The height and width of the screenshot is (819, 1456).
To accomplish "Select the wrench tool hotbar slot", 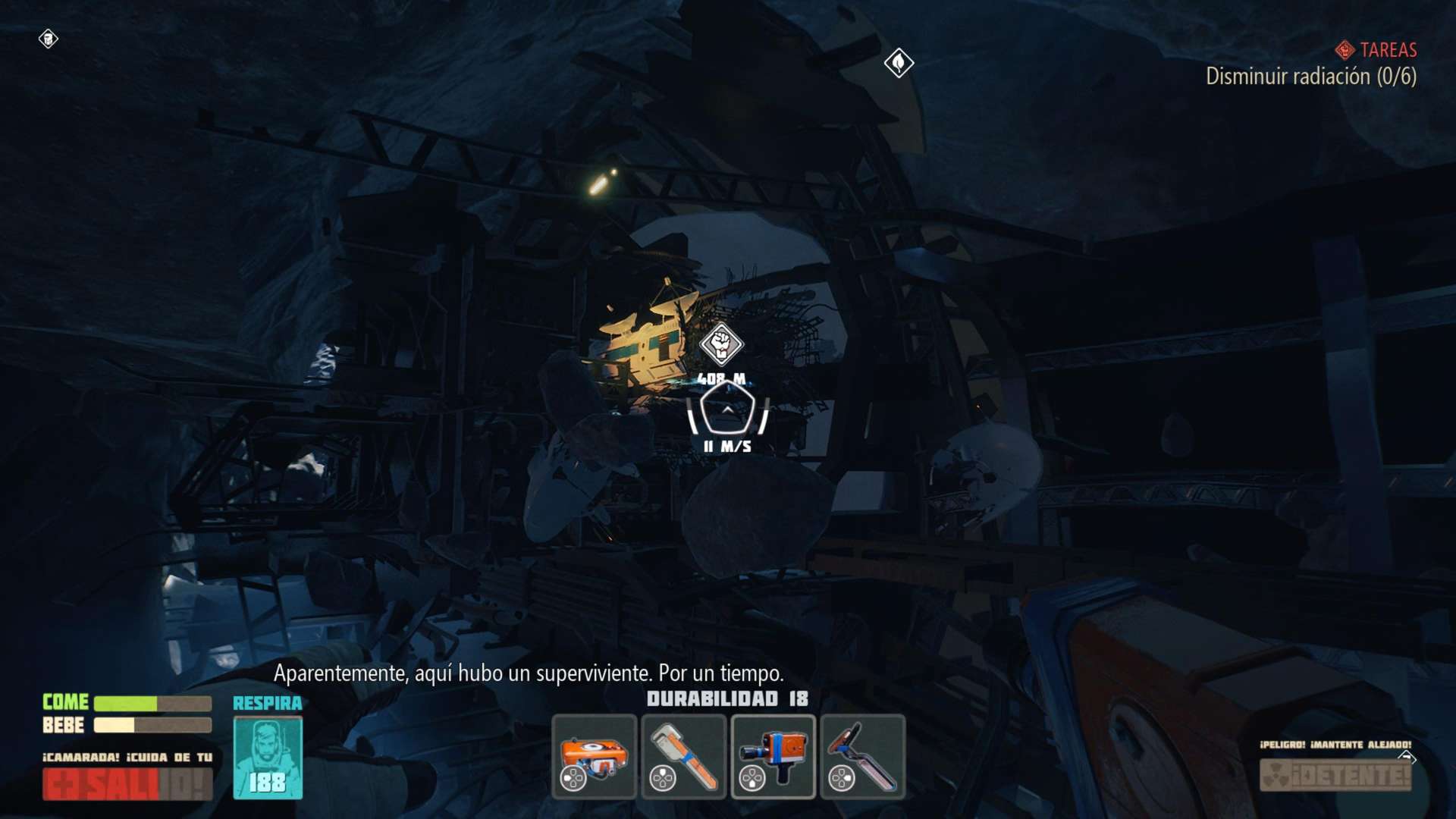I will (x=683, y=757).
